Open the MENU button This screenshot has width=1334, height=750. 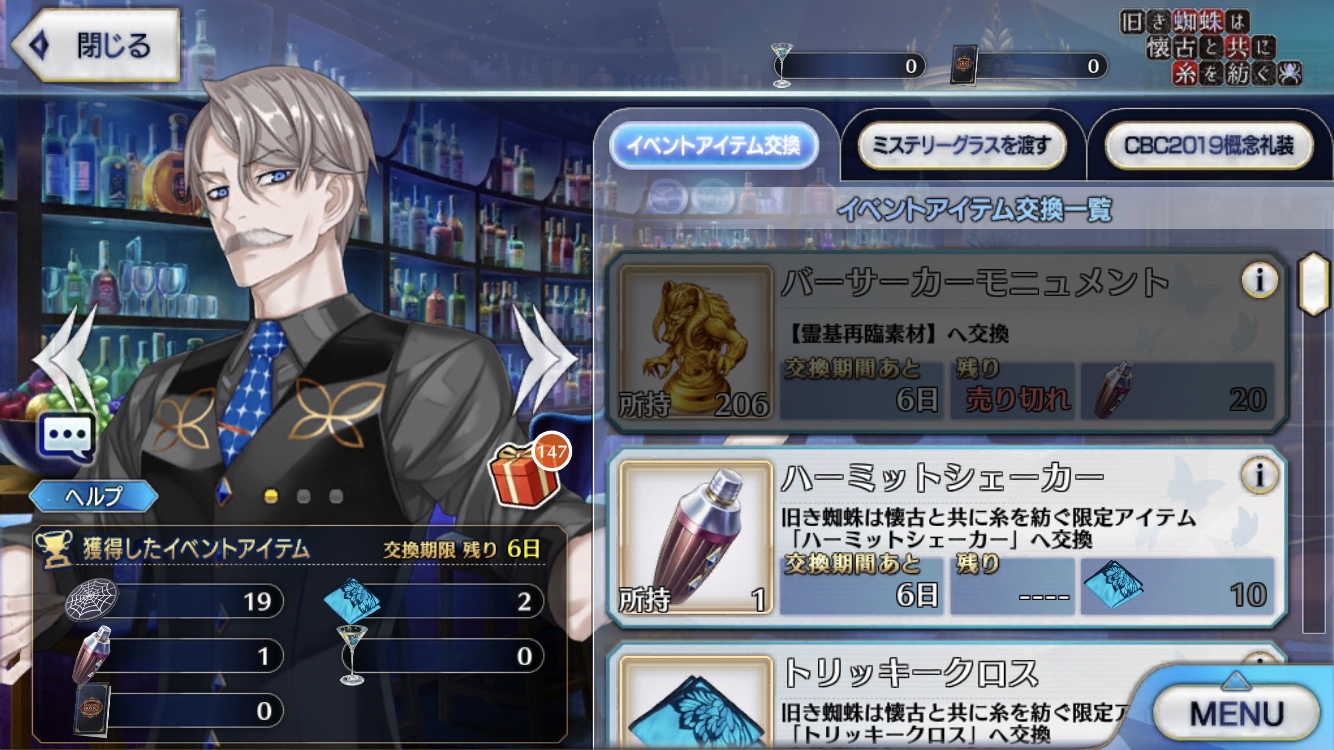(1236, 712)
